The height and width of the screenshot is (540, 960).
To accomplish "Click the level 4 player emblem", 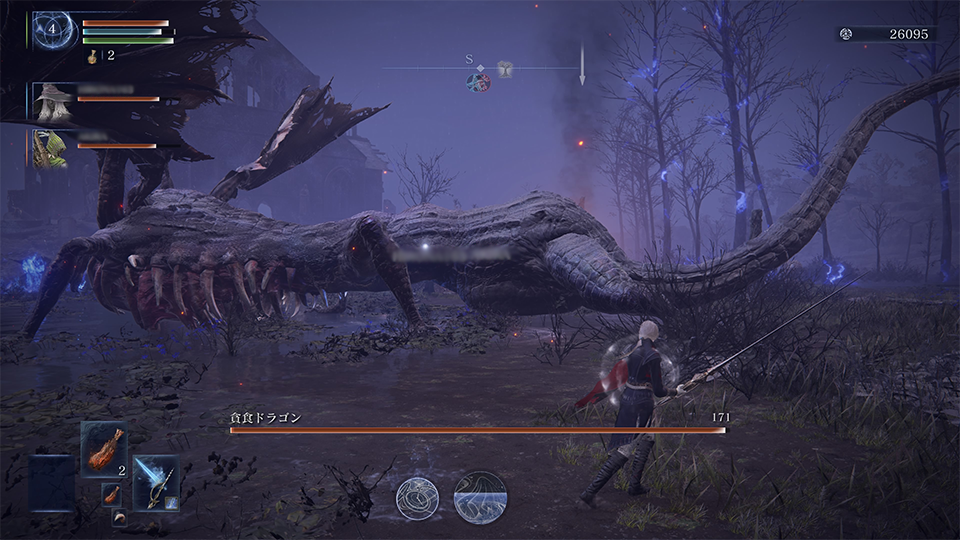I will point(52,30).
